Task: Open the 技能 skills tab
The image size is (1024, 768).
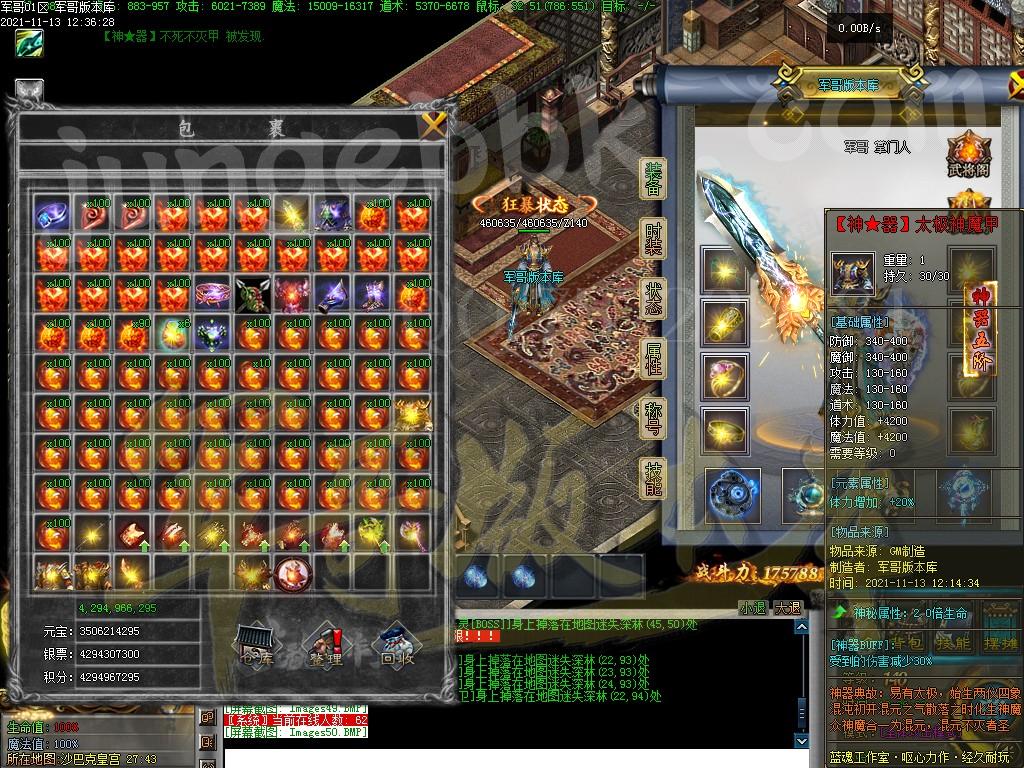Action: click(x=653, y=480)
